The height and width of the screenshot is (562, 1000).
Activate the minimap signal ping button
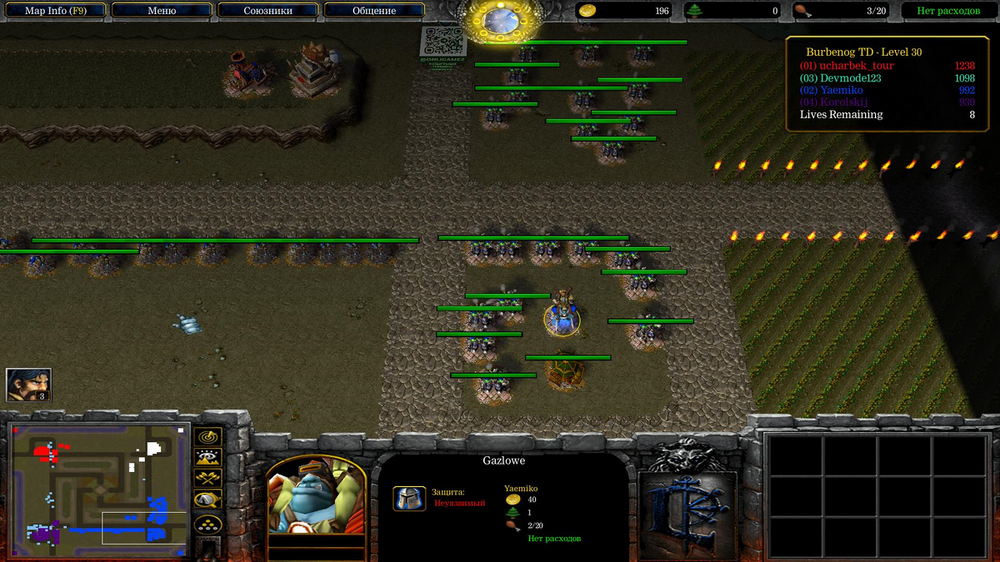208,437
